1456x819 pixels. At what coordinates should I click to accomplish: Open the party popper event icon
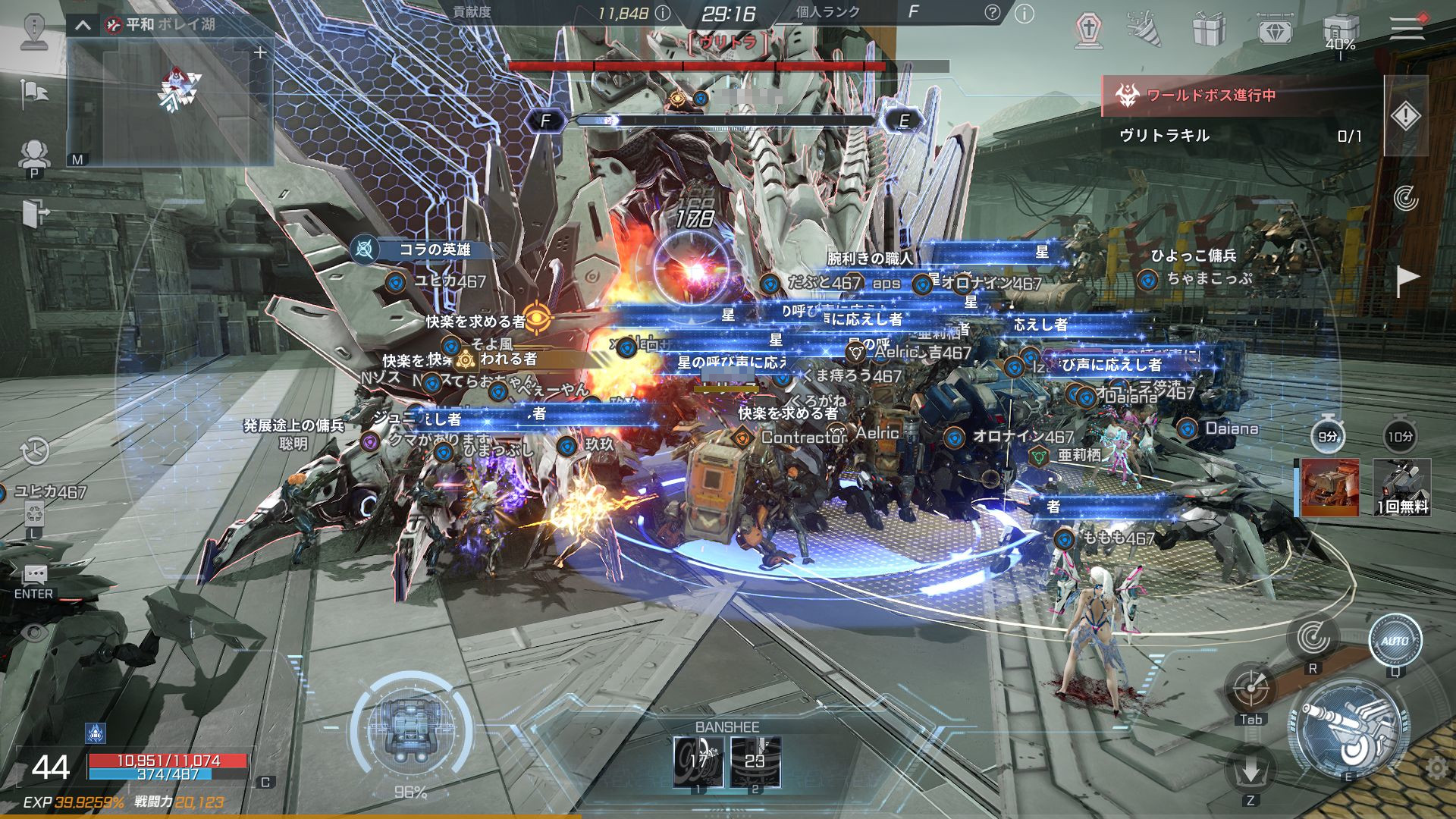pos(1144,30)
